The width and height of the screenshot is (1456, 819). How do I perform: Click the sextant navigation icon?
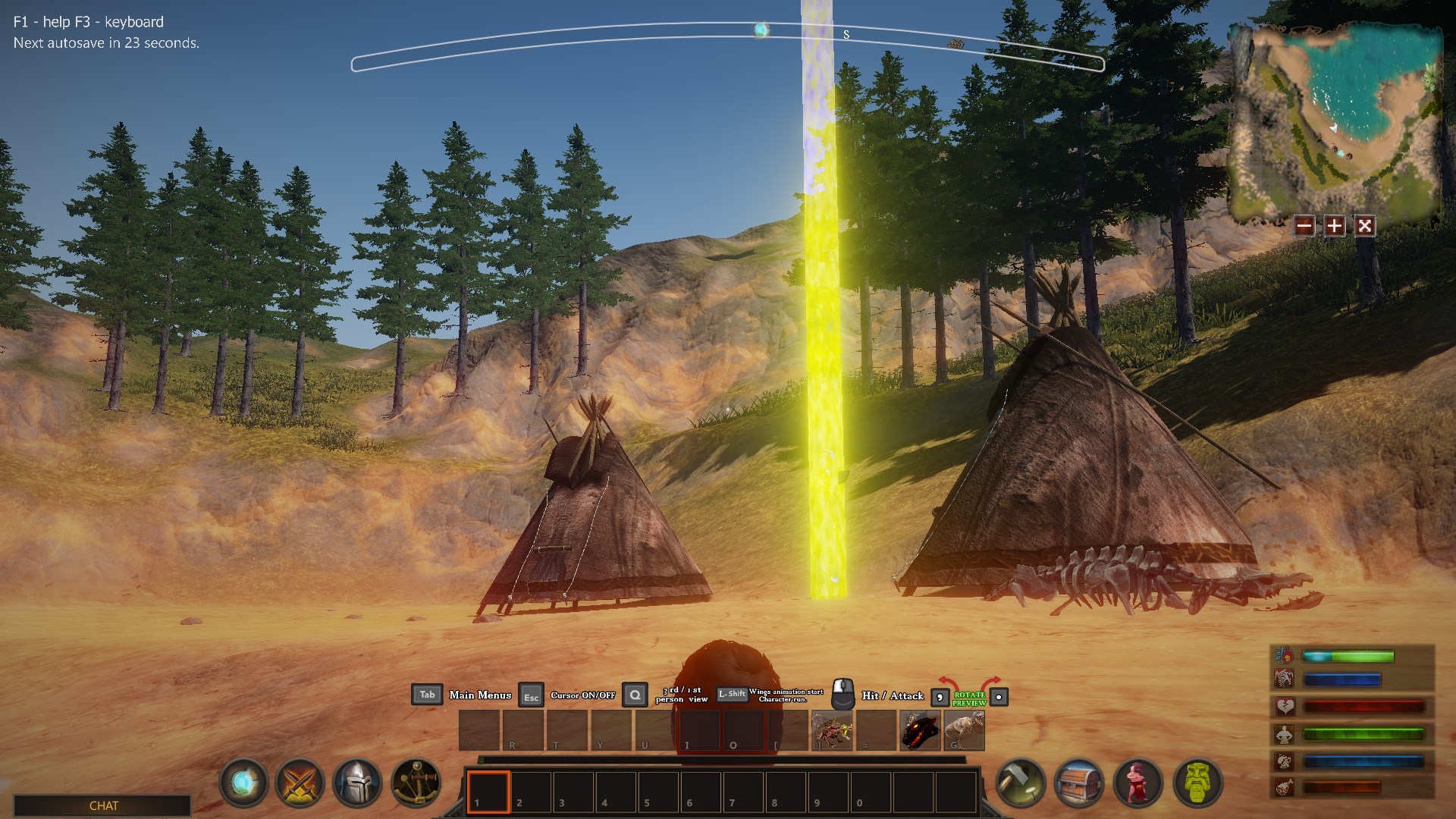[416, 782]
